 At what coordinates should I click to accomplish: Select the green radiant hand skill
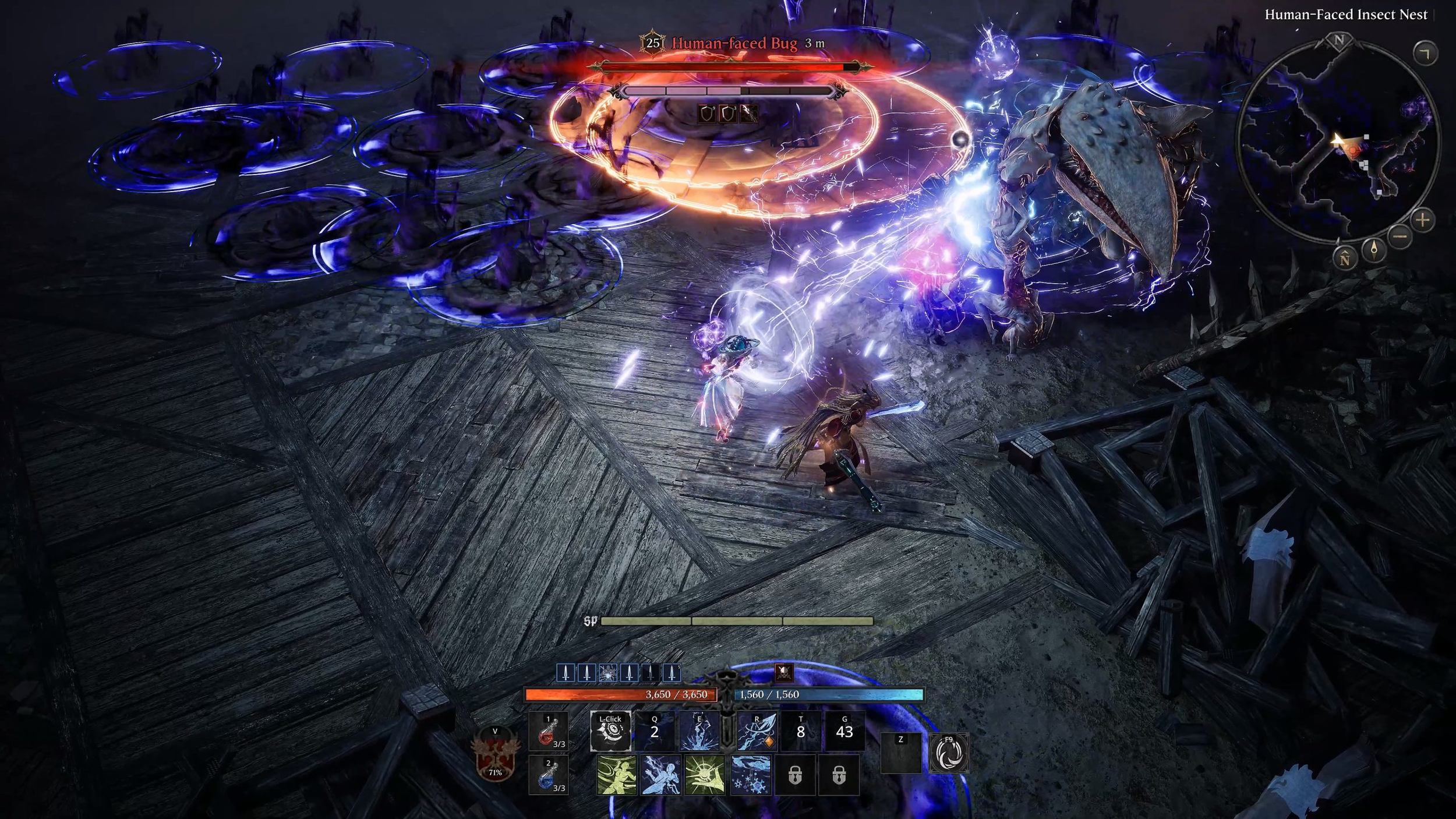click(x=705, y=775)
